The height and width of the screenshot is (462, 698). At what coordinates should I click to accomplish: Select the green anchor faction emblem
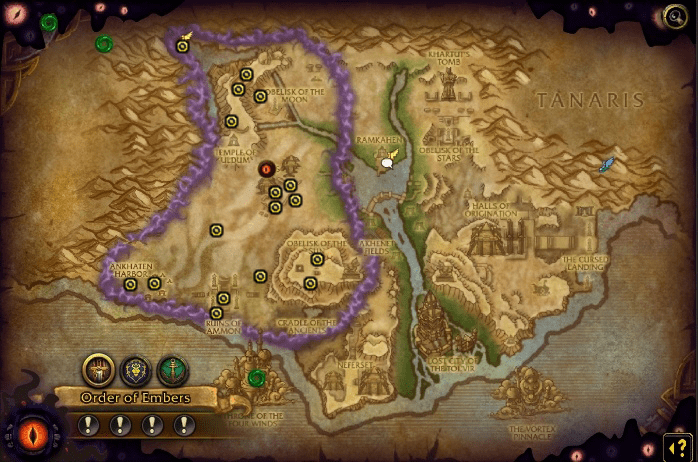click(x=172, y=370)
